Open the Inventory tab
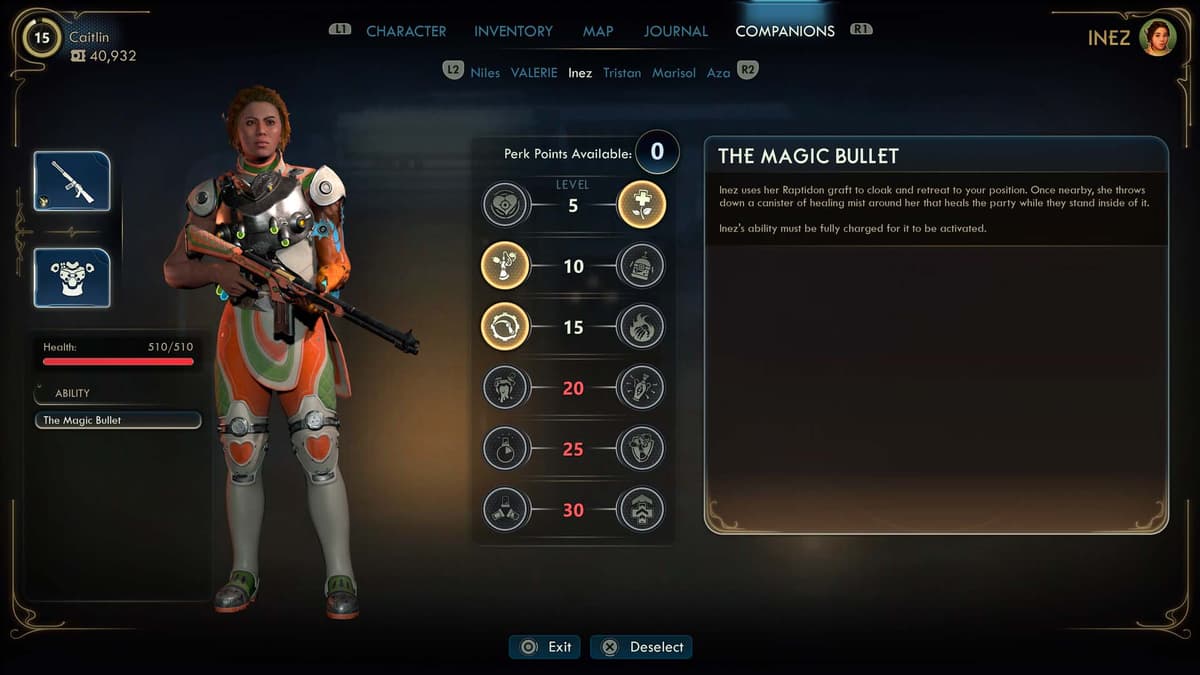 [x=514, y=31]
